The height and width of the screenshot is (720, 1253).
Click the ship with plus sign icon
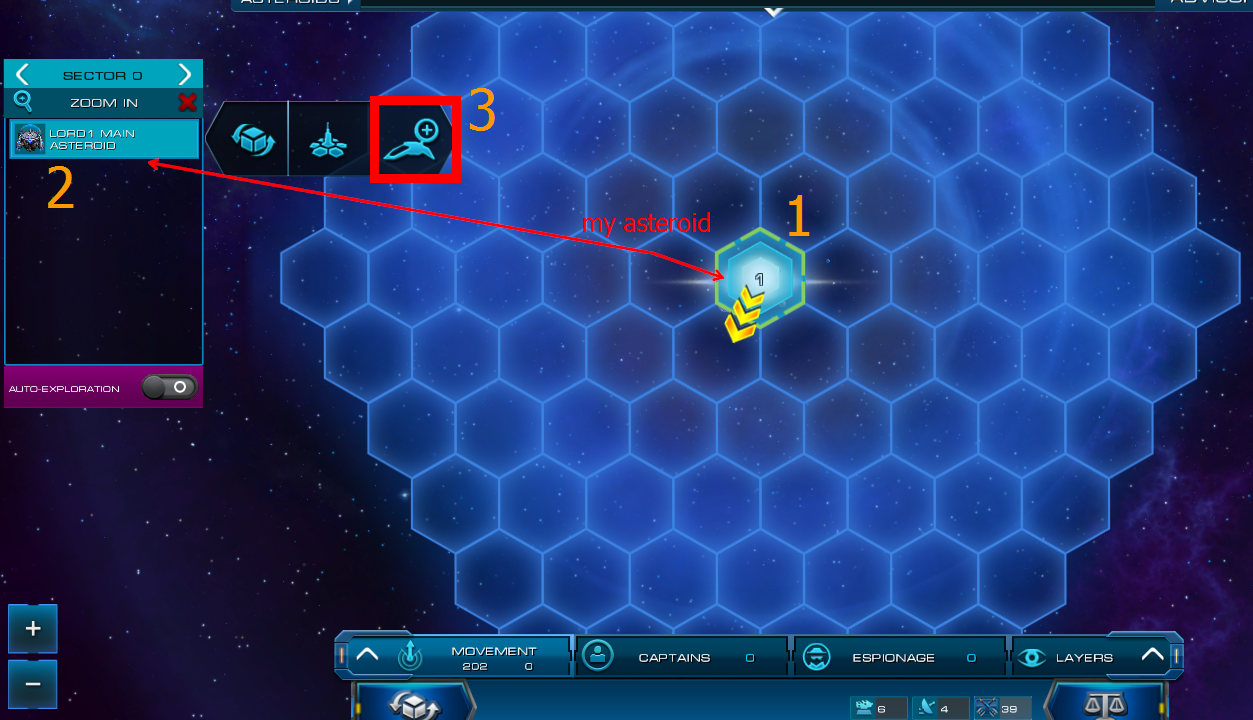pos(414,139)
